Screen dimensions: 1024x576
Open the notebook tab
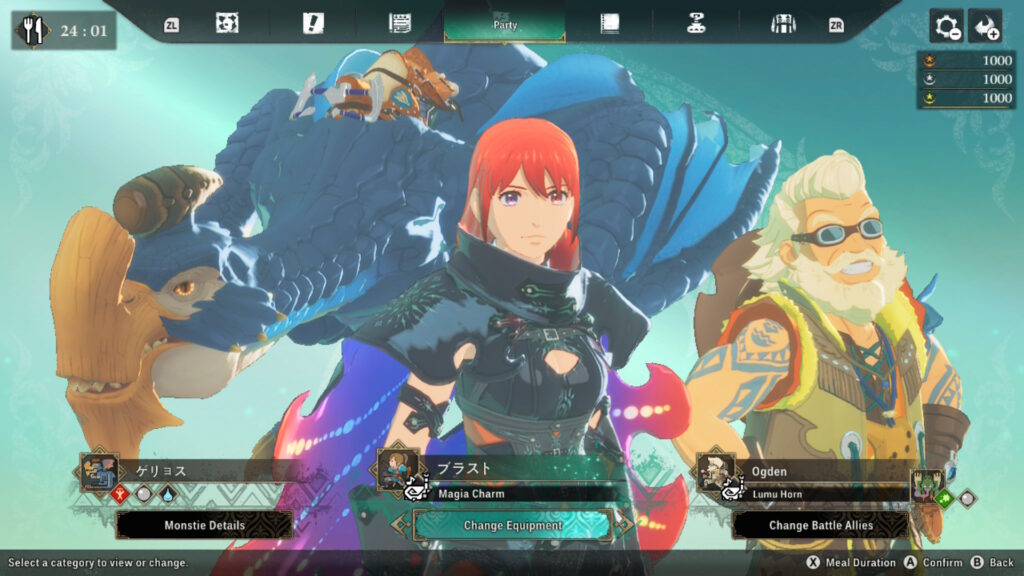(609, 24)
